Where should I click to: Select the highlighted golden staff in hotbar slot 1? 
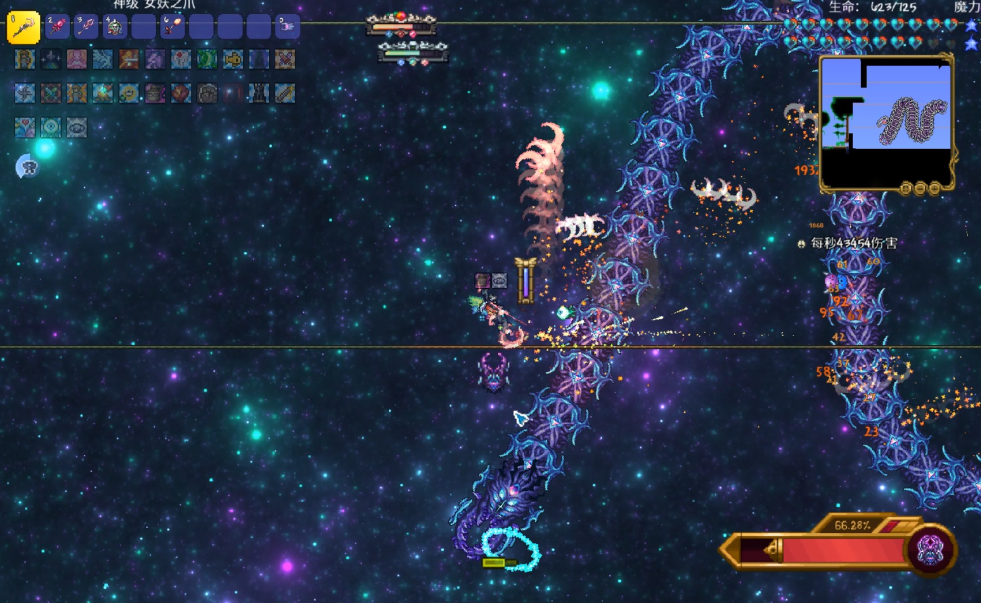tap(23, 27)
